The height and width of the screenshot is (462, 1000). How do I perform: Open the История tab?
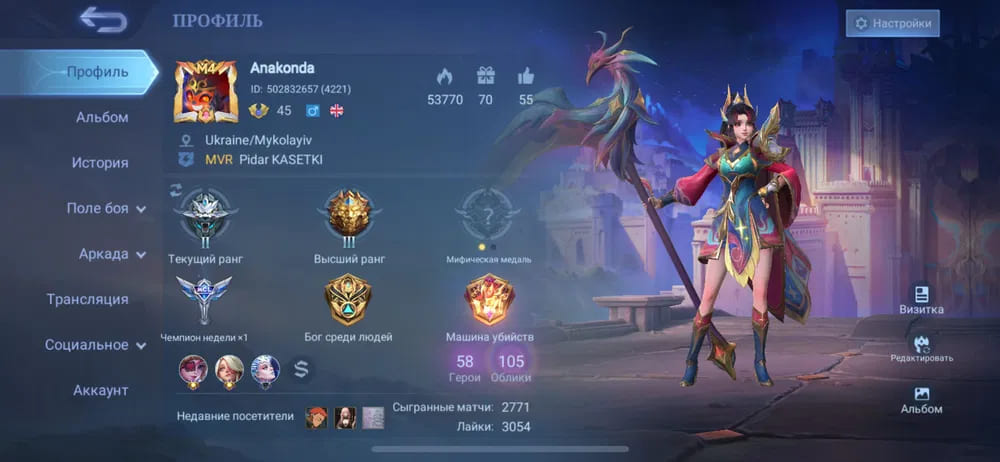[100, 163]
